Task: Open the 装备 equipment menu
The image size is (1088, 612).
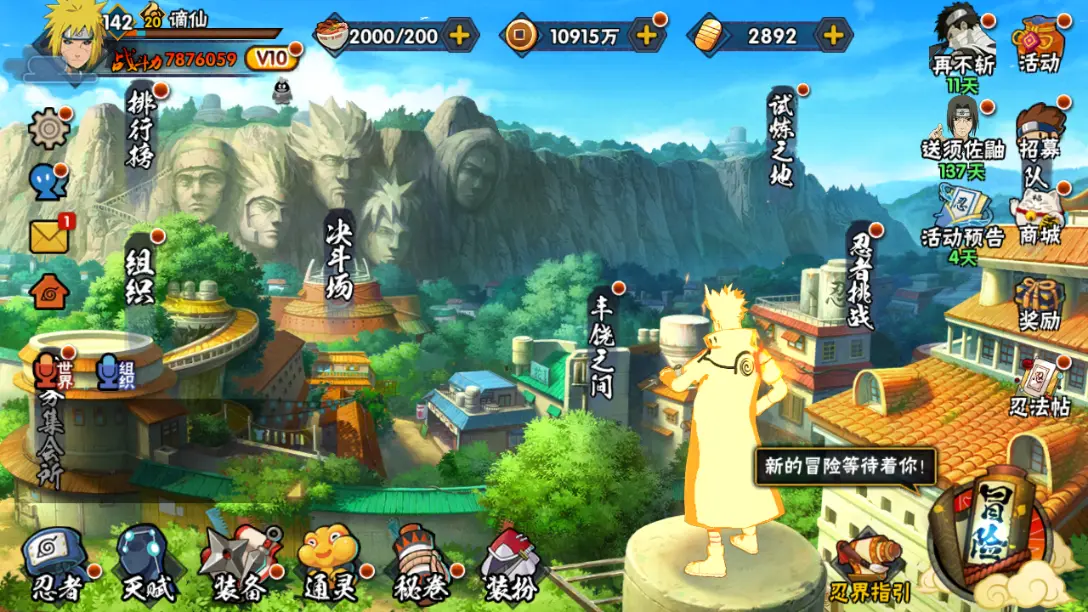Action: (236, 564)
